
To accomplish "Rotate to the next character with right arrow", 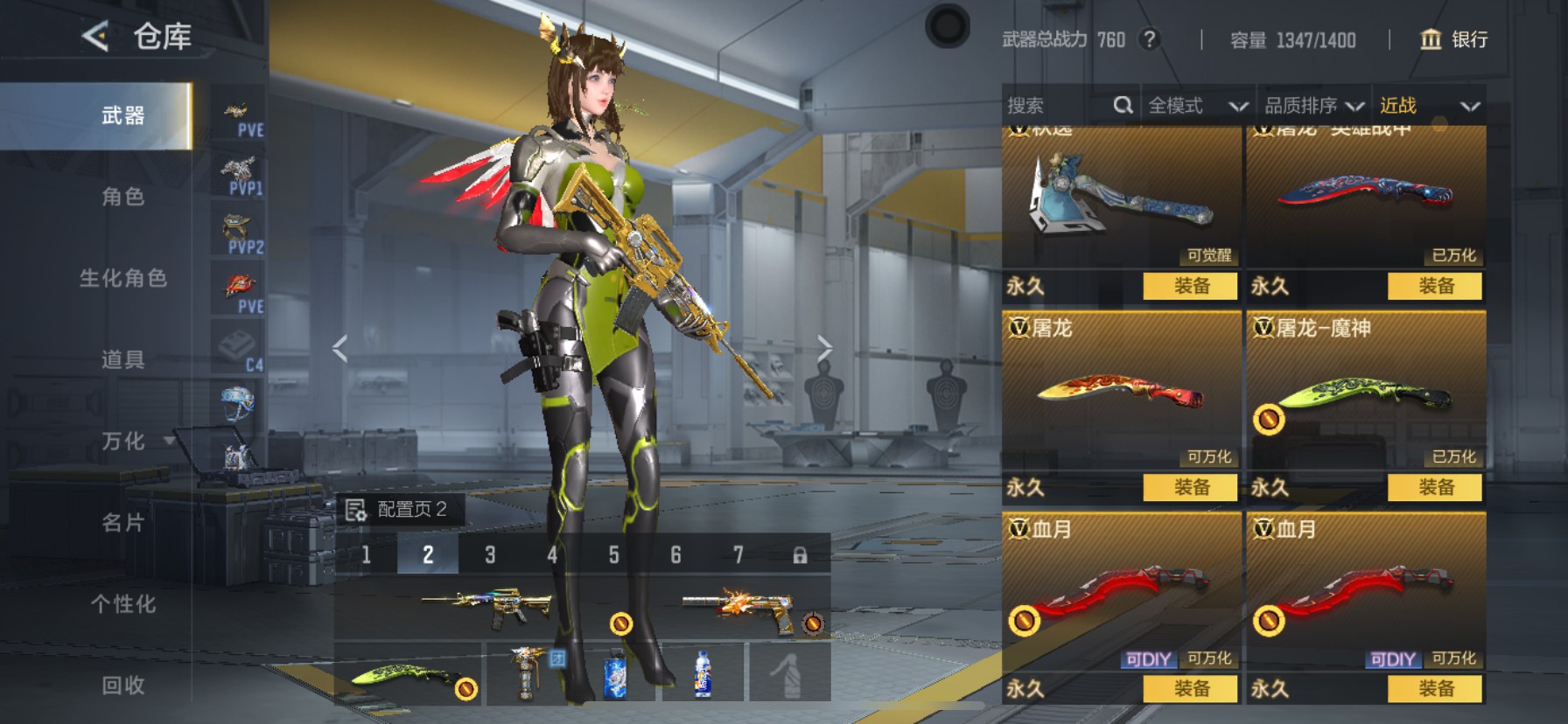I will (823, 348).
